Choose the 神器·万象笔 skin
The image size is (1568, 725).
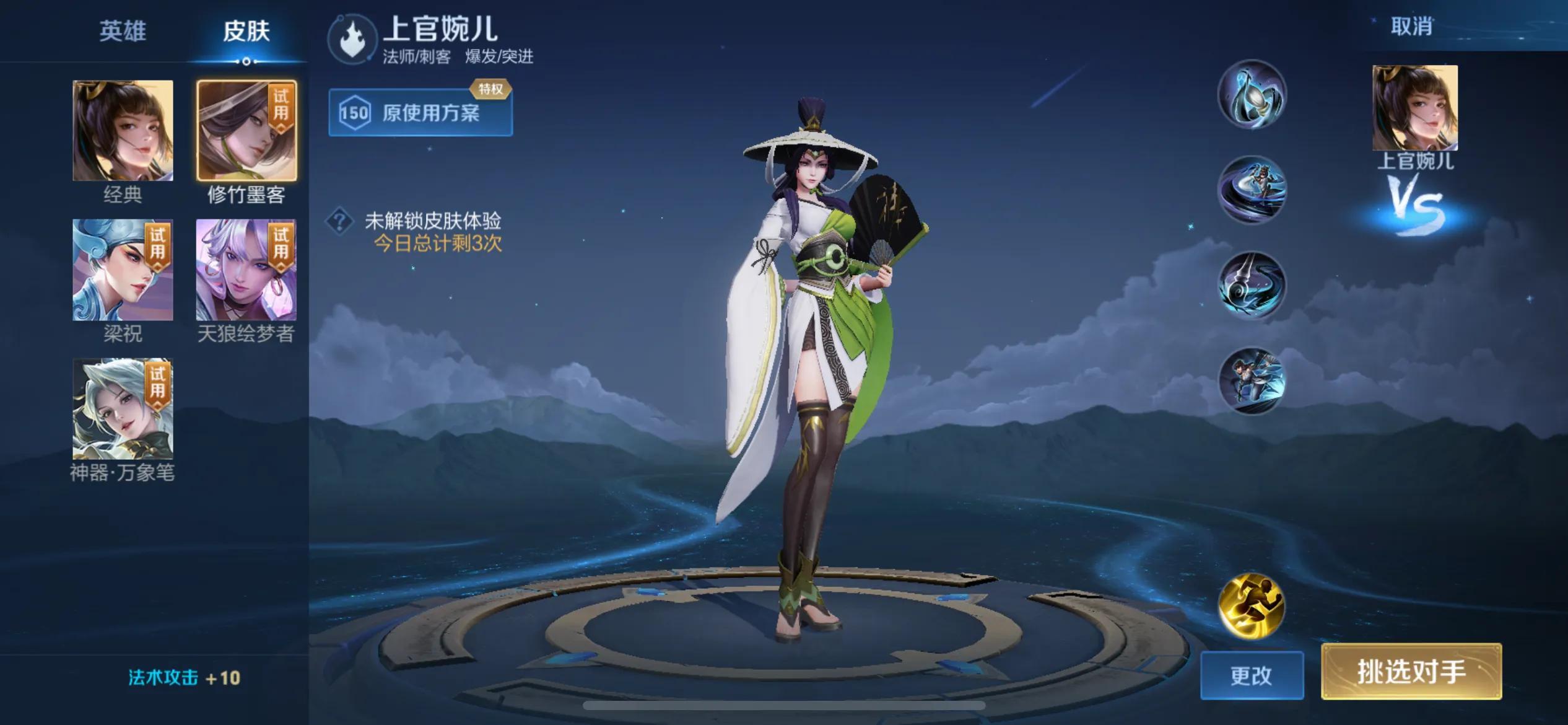123,409
